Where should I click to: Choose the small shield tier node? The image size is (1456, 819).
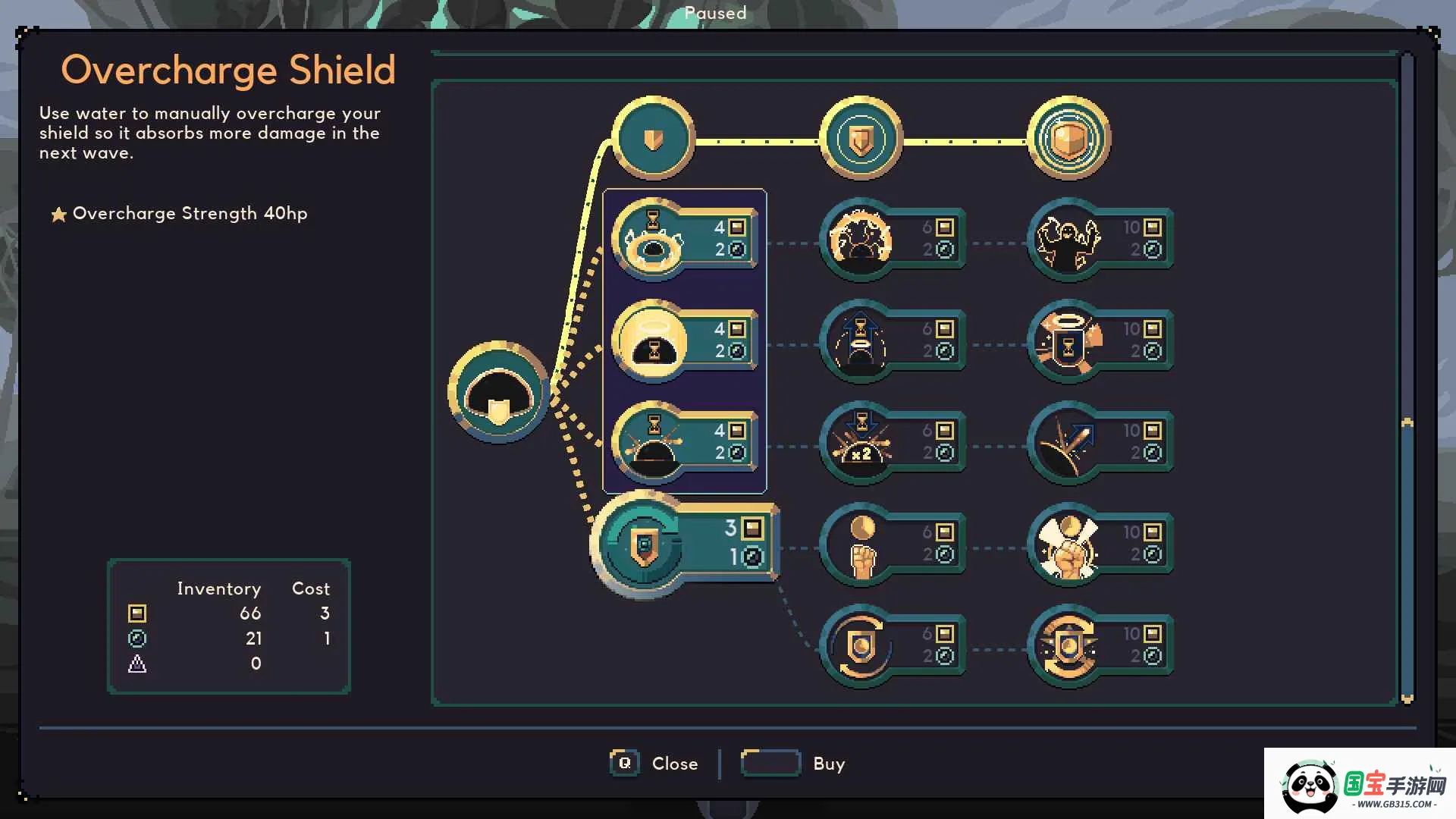[653, 139]
